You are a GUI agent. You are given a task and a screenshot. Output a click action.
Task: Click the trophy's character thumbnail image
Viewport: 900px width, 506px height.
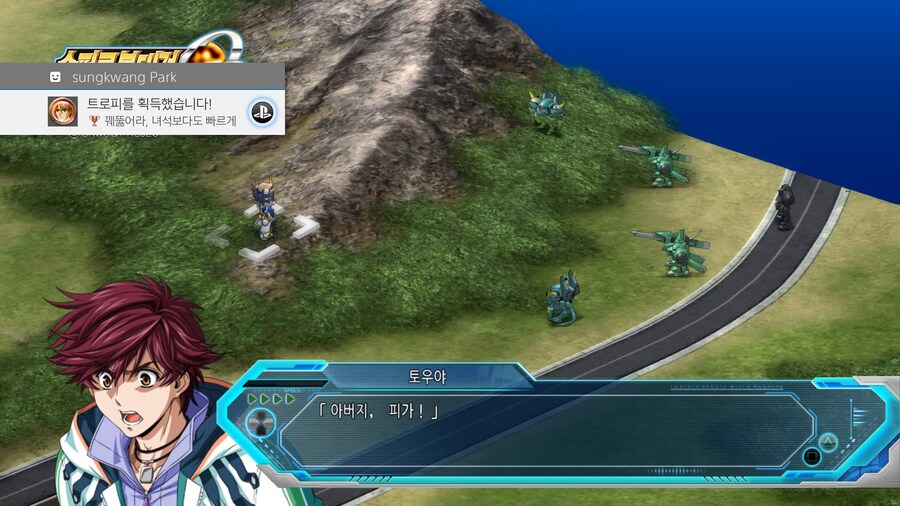coord(63,111)
